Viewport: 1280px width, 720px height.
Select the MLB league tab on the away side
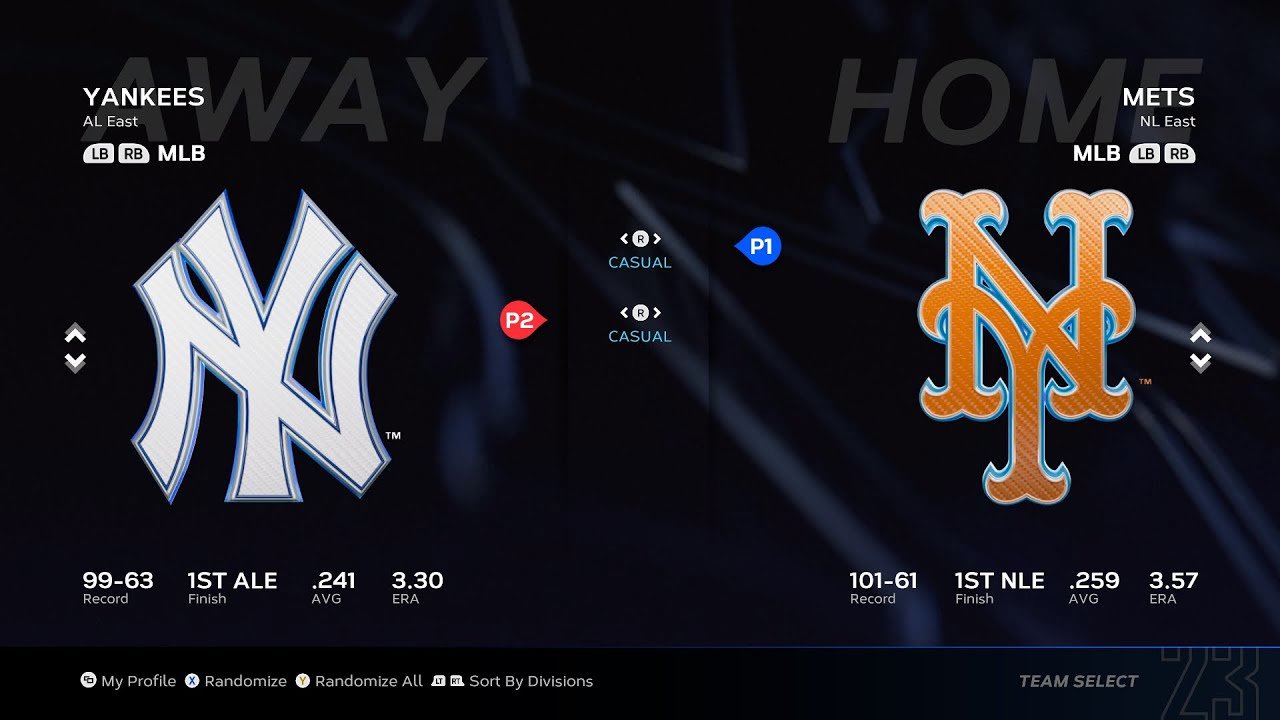click(181, 154)
